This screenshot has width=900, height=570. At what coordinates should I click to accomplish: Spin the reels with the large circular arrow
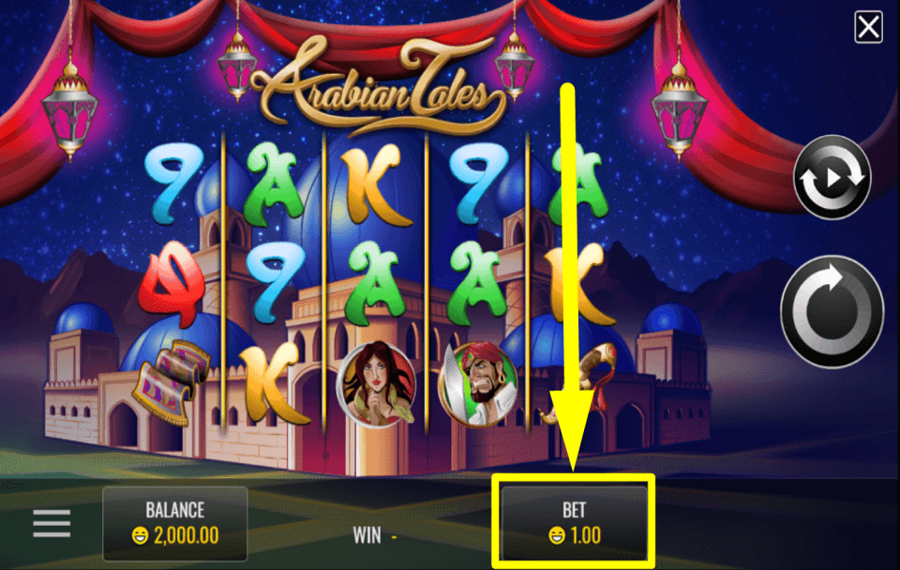(831, 311)
